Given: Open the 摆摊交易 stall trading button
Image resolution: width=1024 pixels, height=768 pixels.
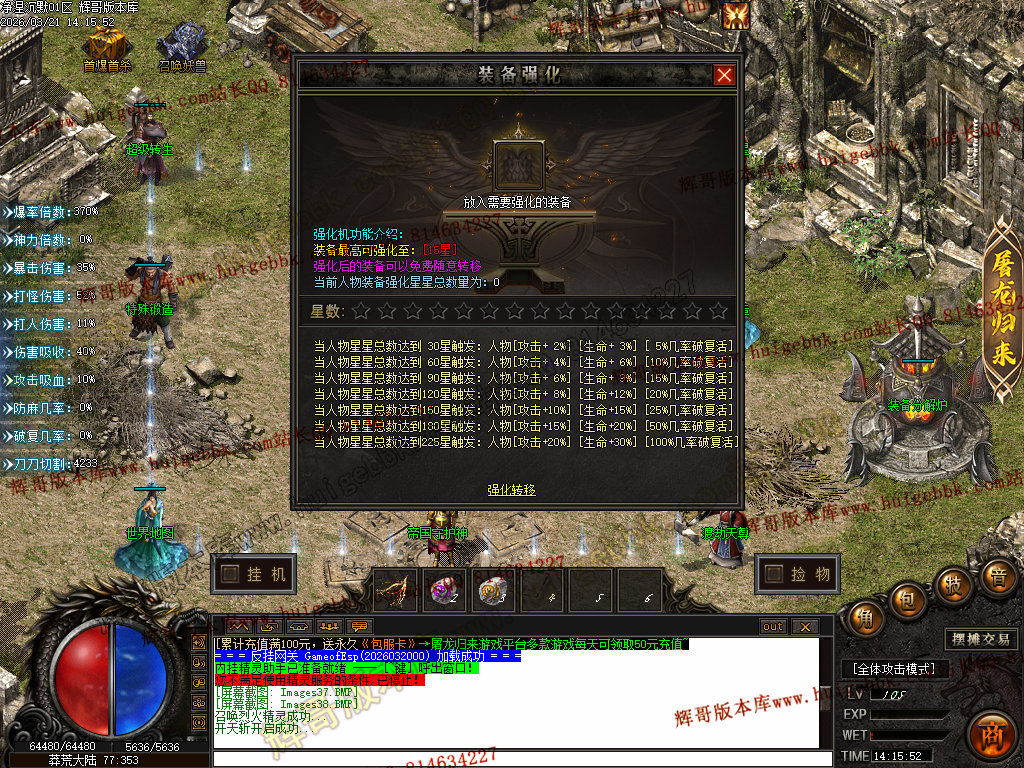Looking at the screenshot, I should click(978, 639).
